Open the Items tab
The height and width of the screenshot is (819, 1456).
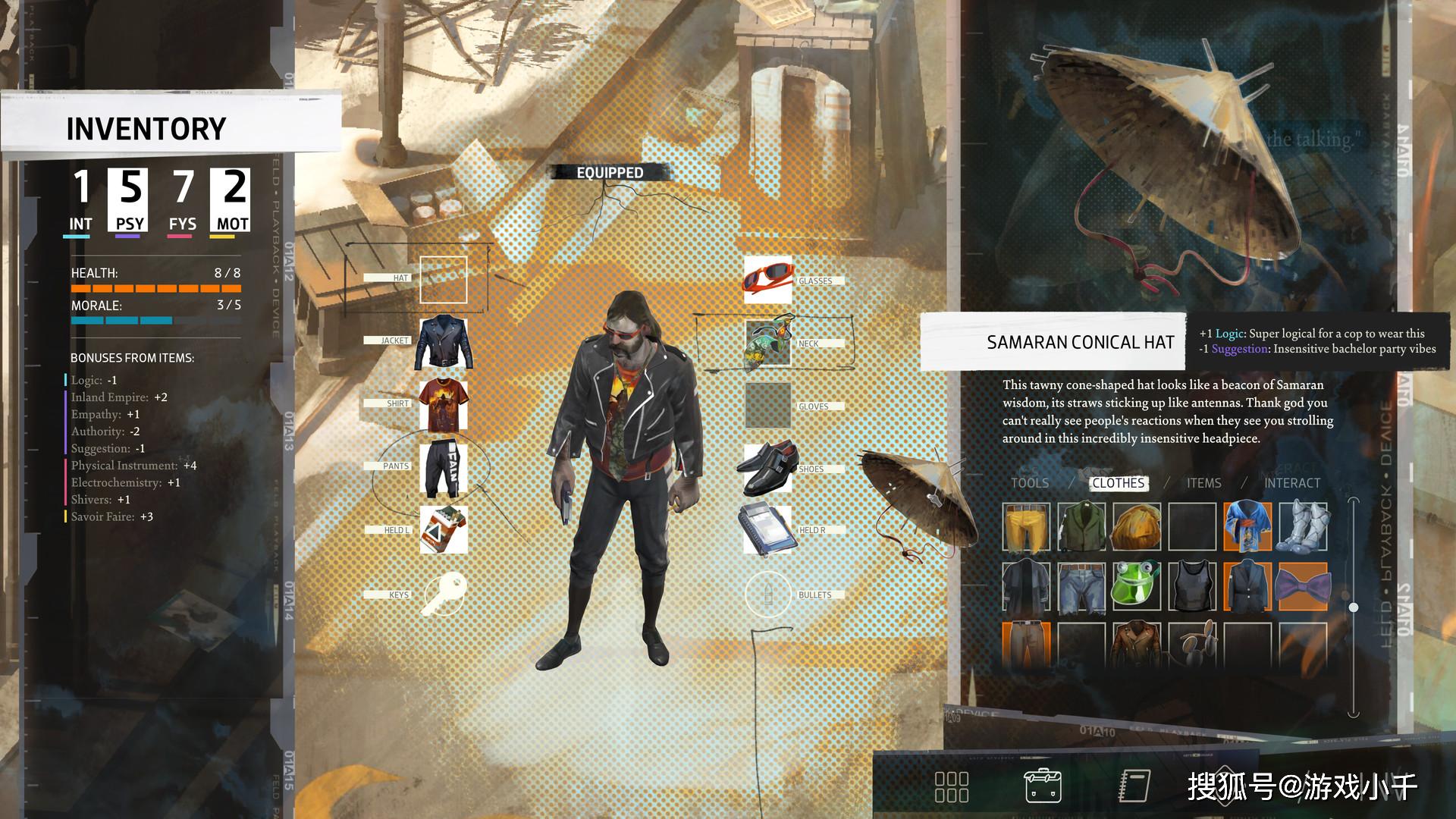point(1203,483)
